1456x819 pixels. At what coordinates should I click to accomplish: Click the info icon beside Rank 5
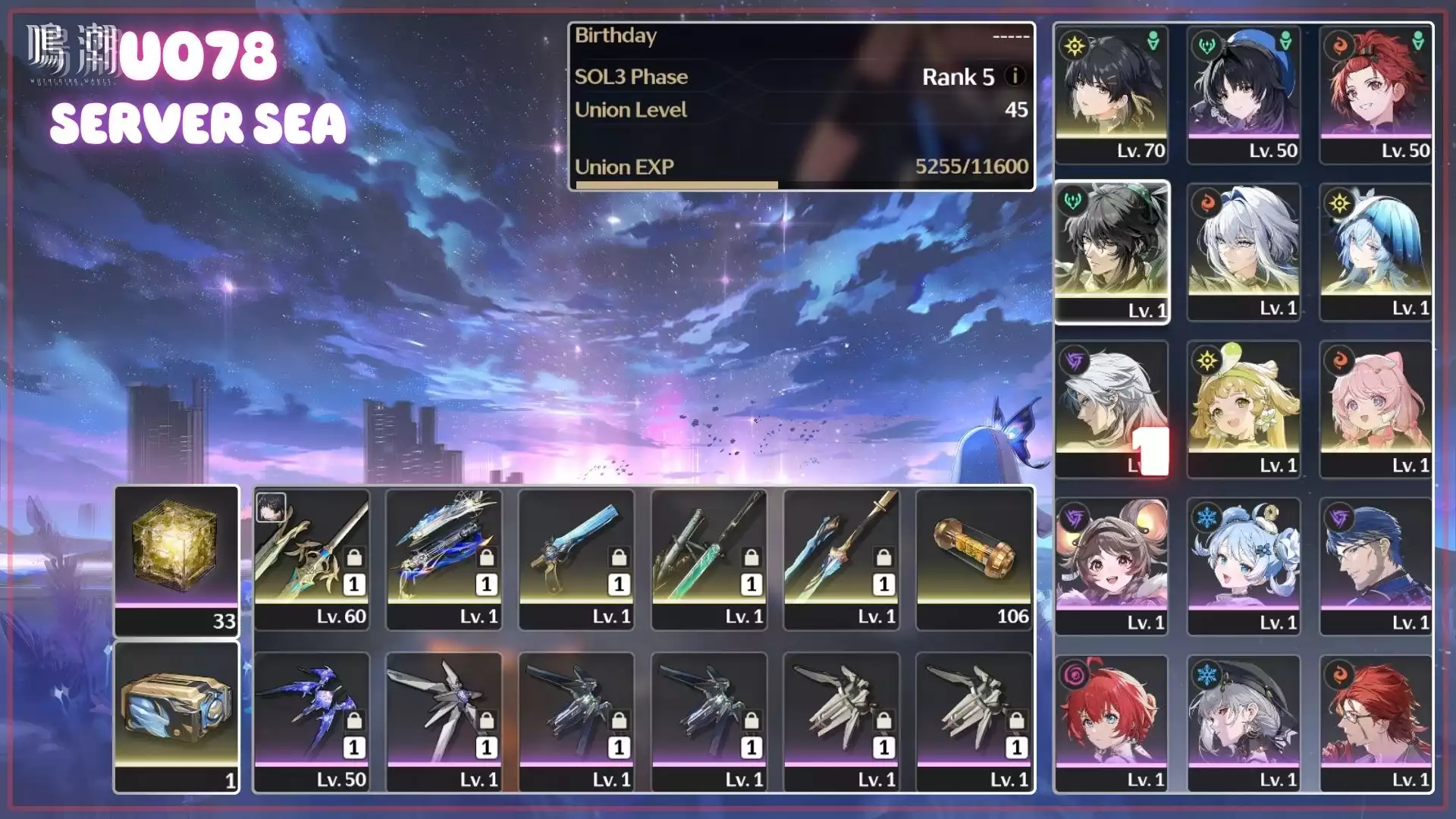[1015, 76]
